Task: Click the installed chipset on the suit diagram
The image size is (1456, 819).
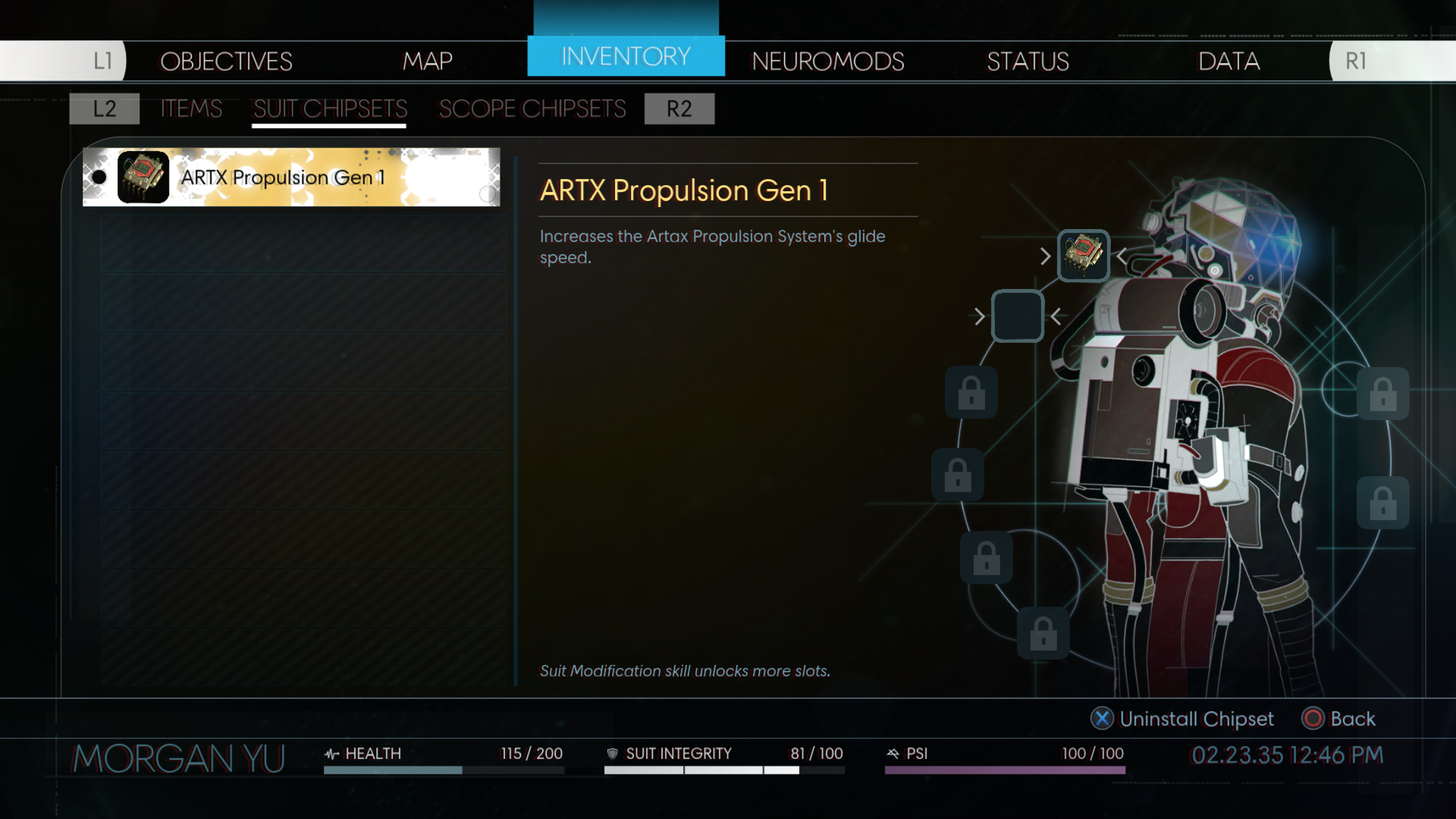Action: 1084,256
